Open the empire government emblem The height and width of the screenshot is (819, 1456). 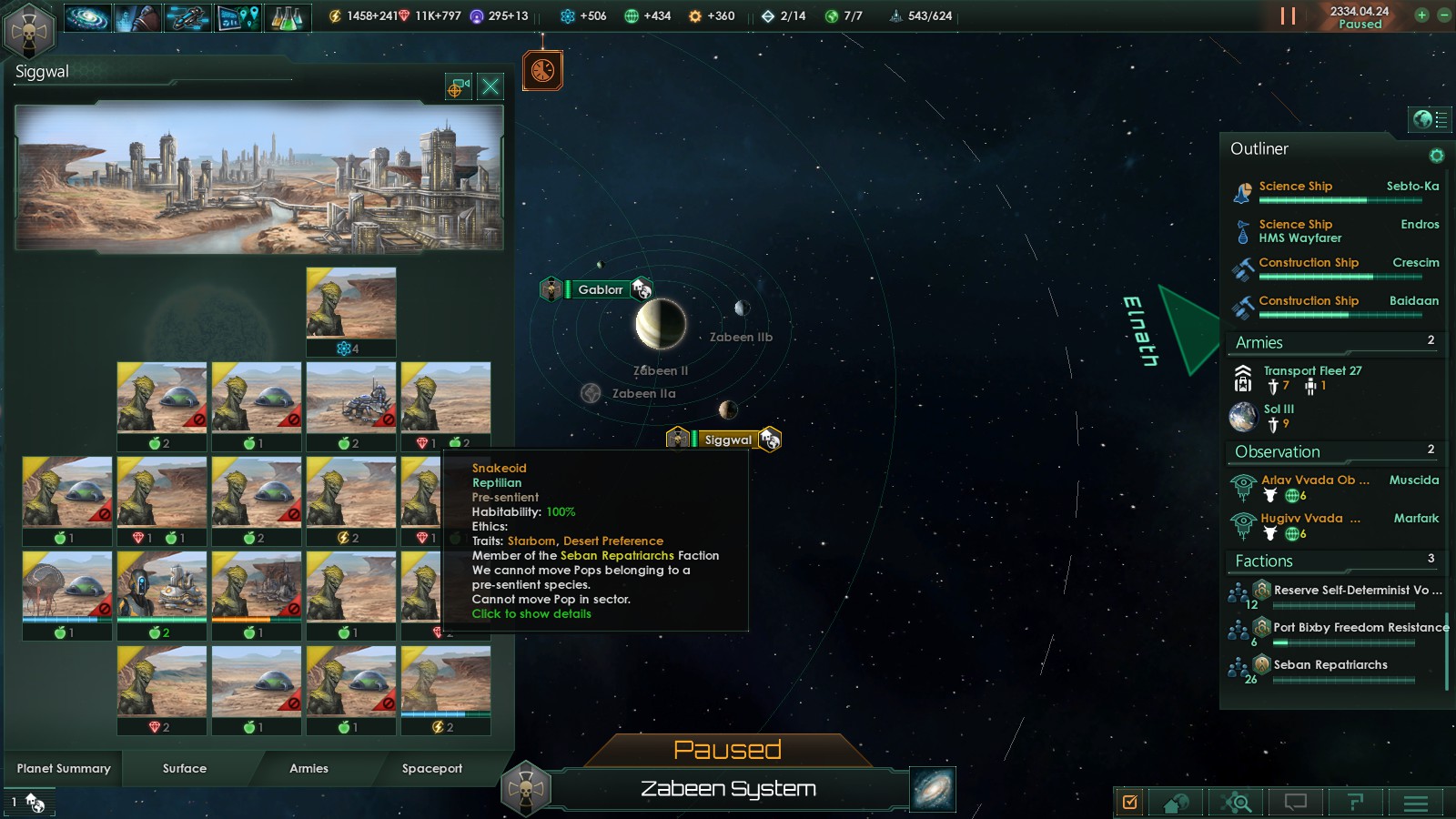pos(29,31)
